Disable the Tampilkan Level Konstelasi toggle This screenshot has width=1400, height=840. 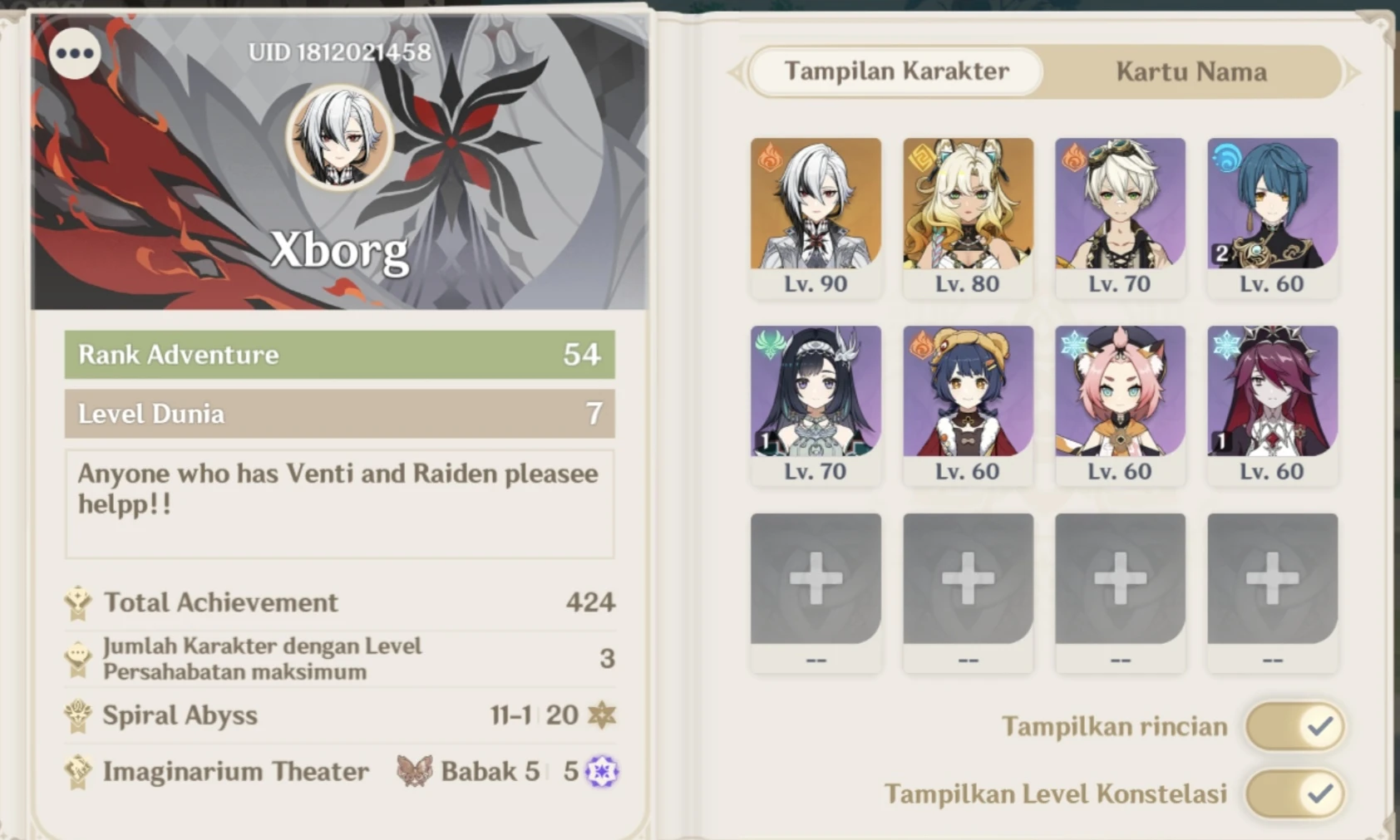(x=1294, y=794)
